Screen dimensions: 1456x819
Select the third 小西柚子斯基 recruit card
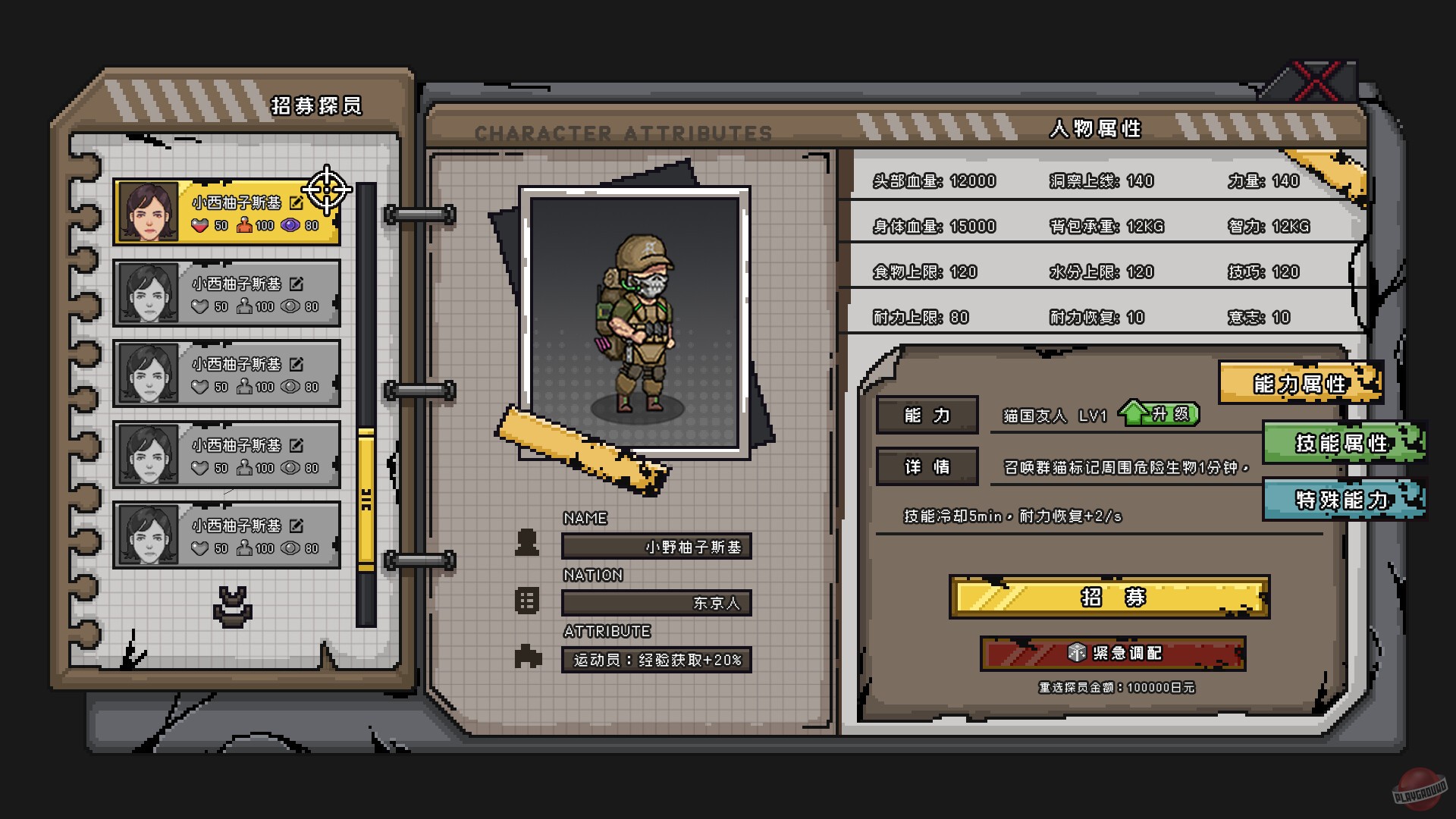point(226,375)
